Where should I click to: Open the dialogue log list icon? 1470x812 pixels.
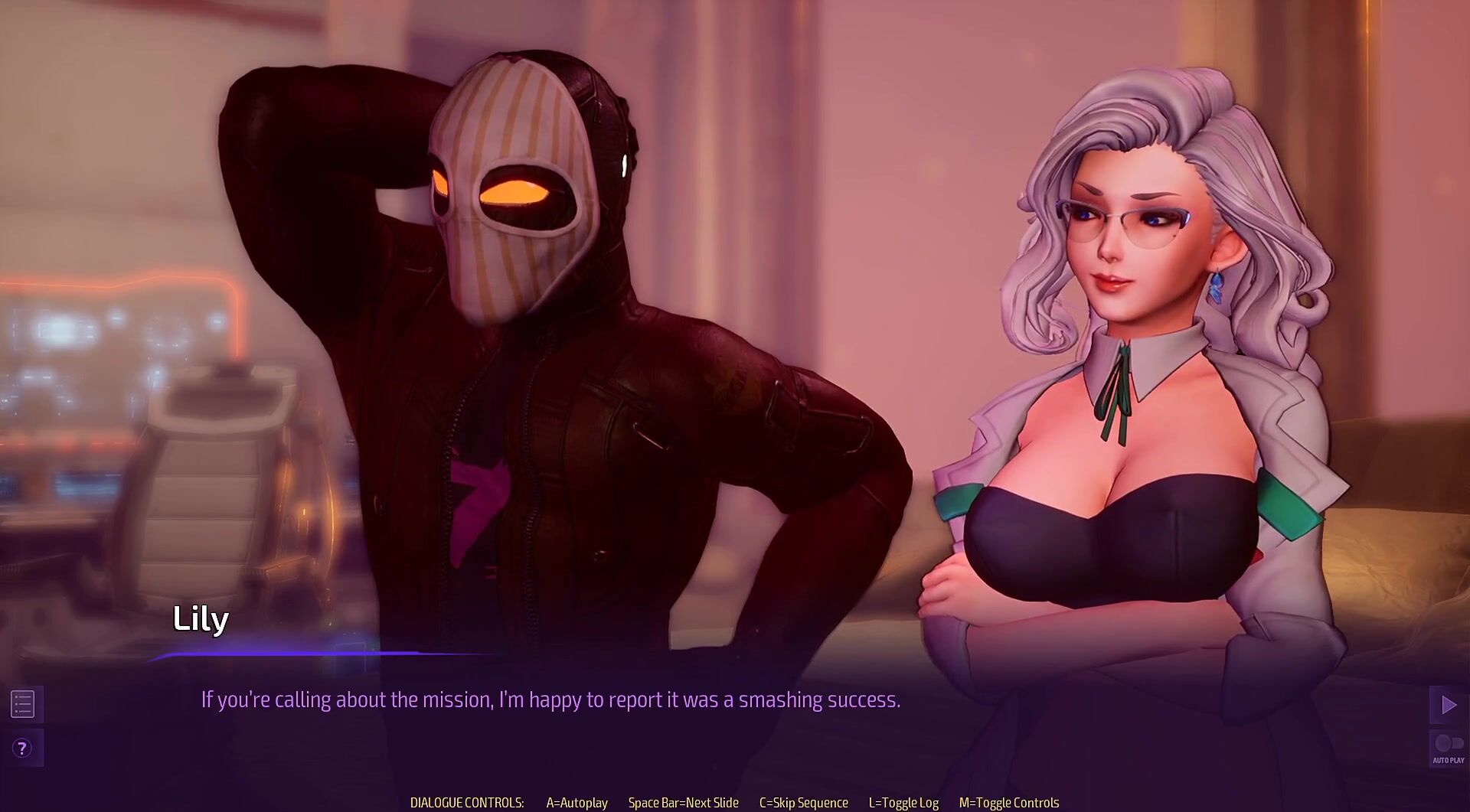click(23, 704)
